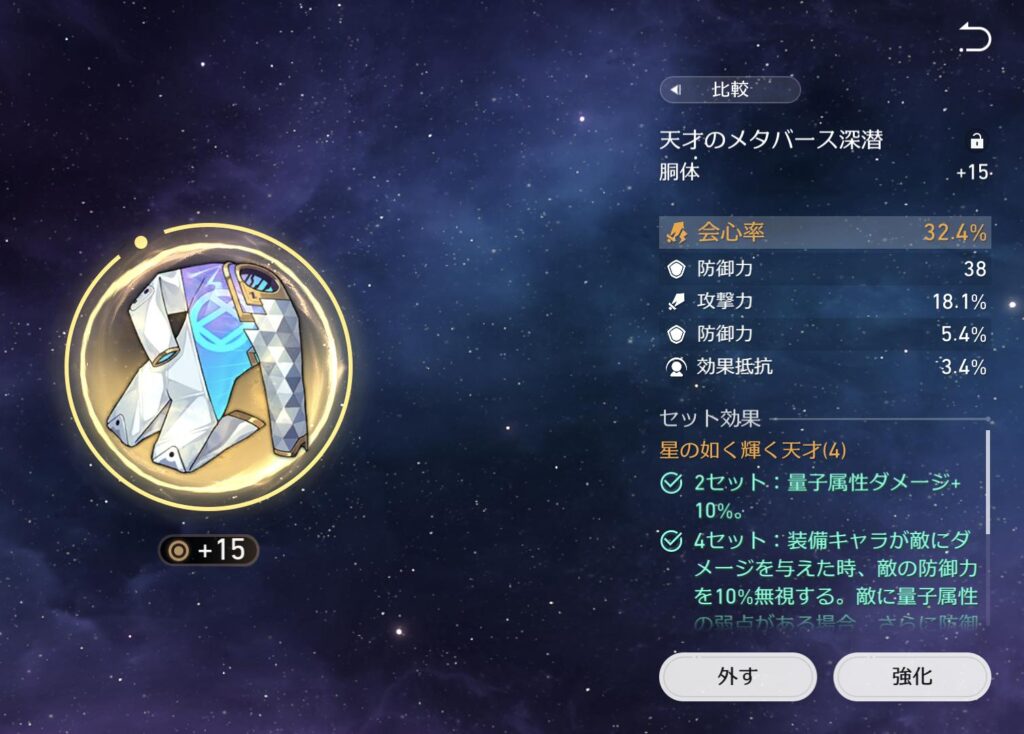Toggle the relic lock icon
1024x734 pixels.
coord(977,141)
